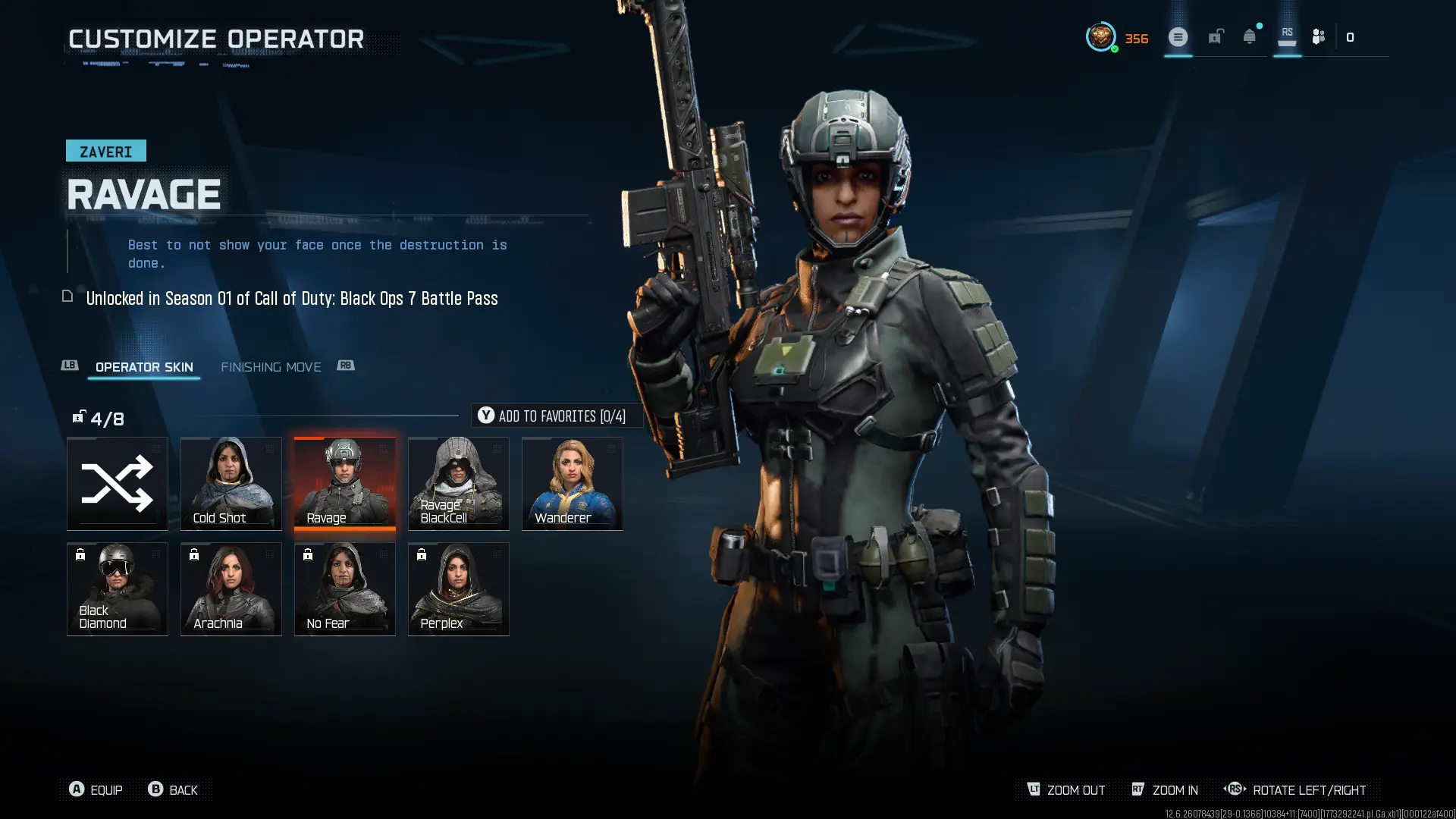Screen dimensions: 1456x819
Task: Choose the Cold Shot operator skin
Action: 231,483
